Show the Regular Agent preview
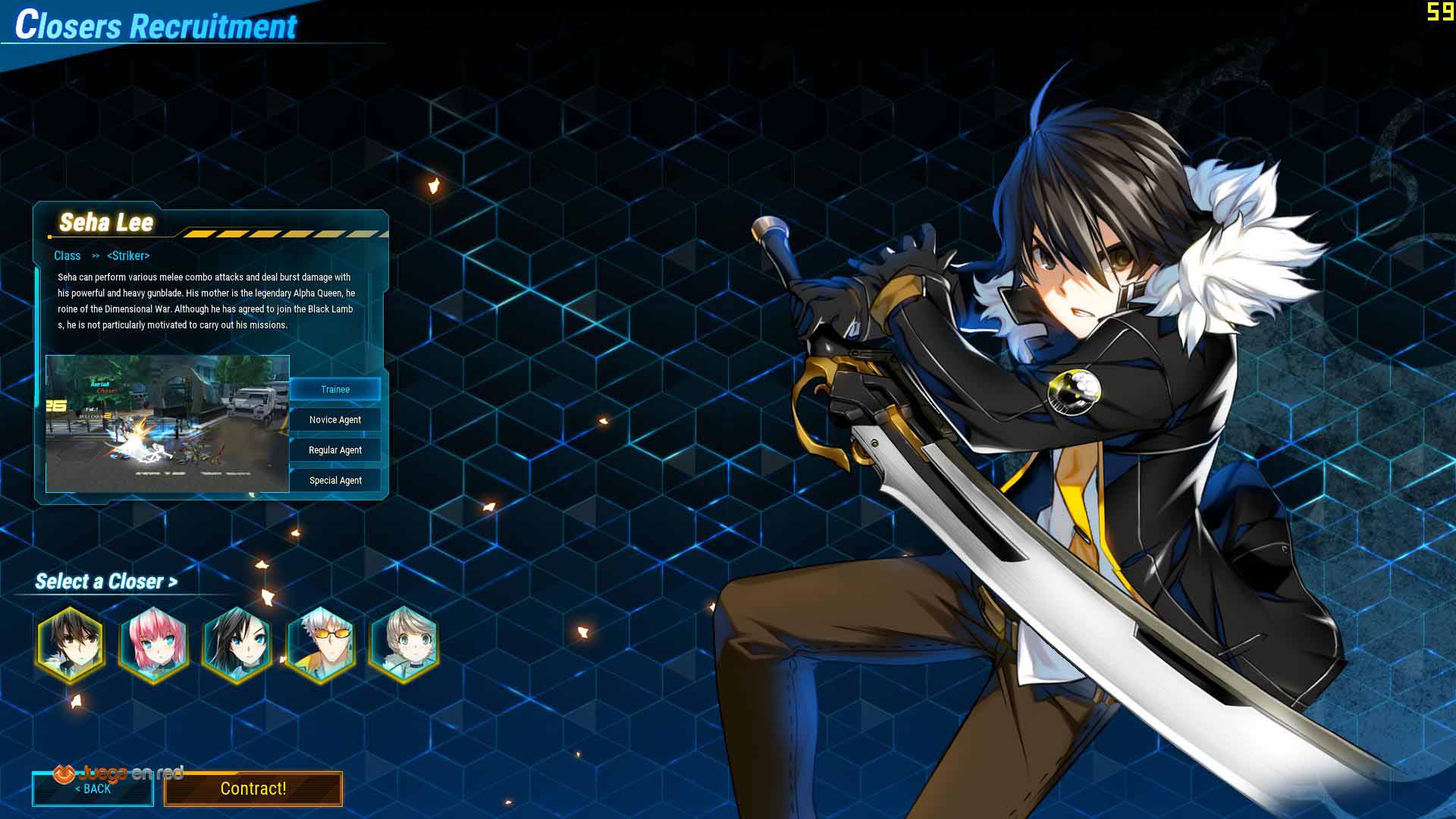This screenshot has width=1456, height=819. click(x=335, y=450)
